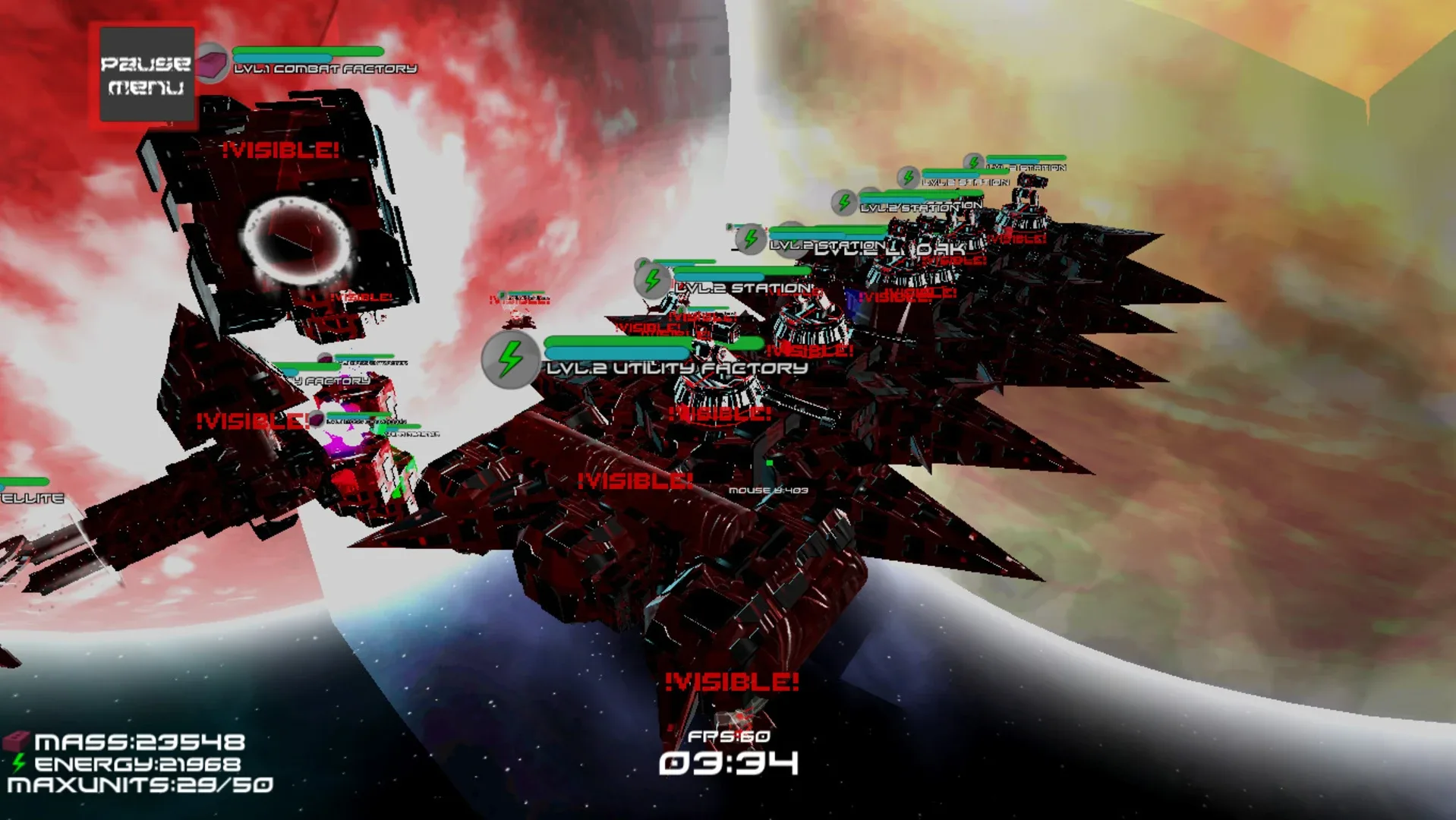This screenshot has height=820, width=1456.
Task: Toggle !VISIBLE! on the central mothership
Action: [x=635, y=479]
